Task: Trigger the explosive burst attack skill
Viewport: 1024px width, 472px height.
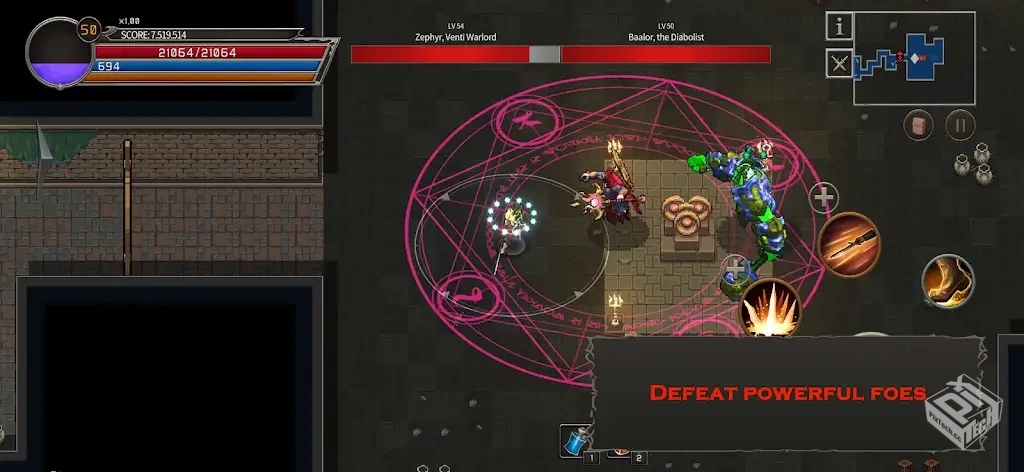Action: [x=770, y=309]
